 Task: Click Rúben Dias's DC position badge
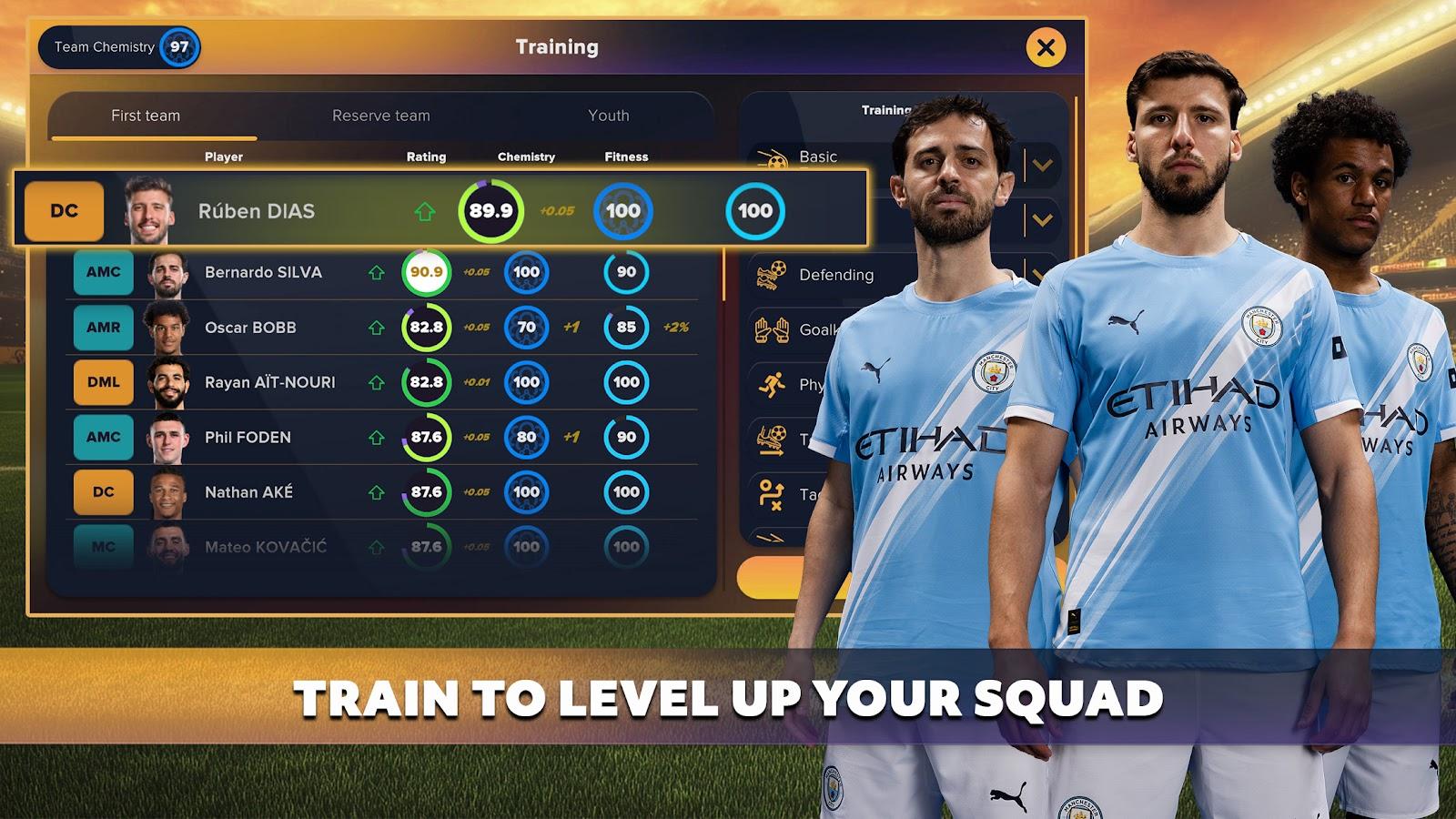(x=63, y=209)
